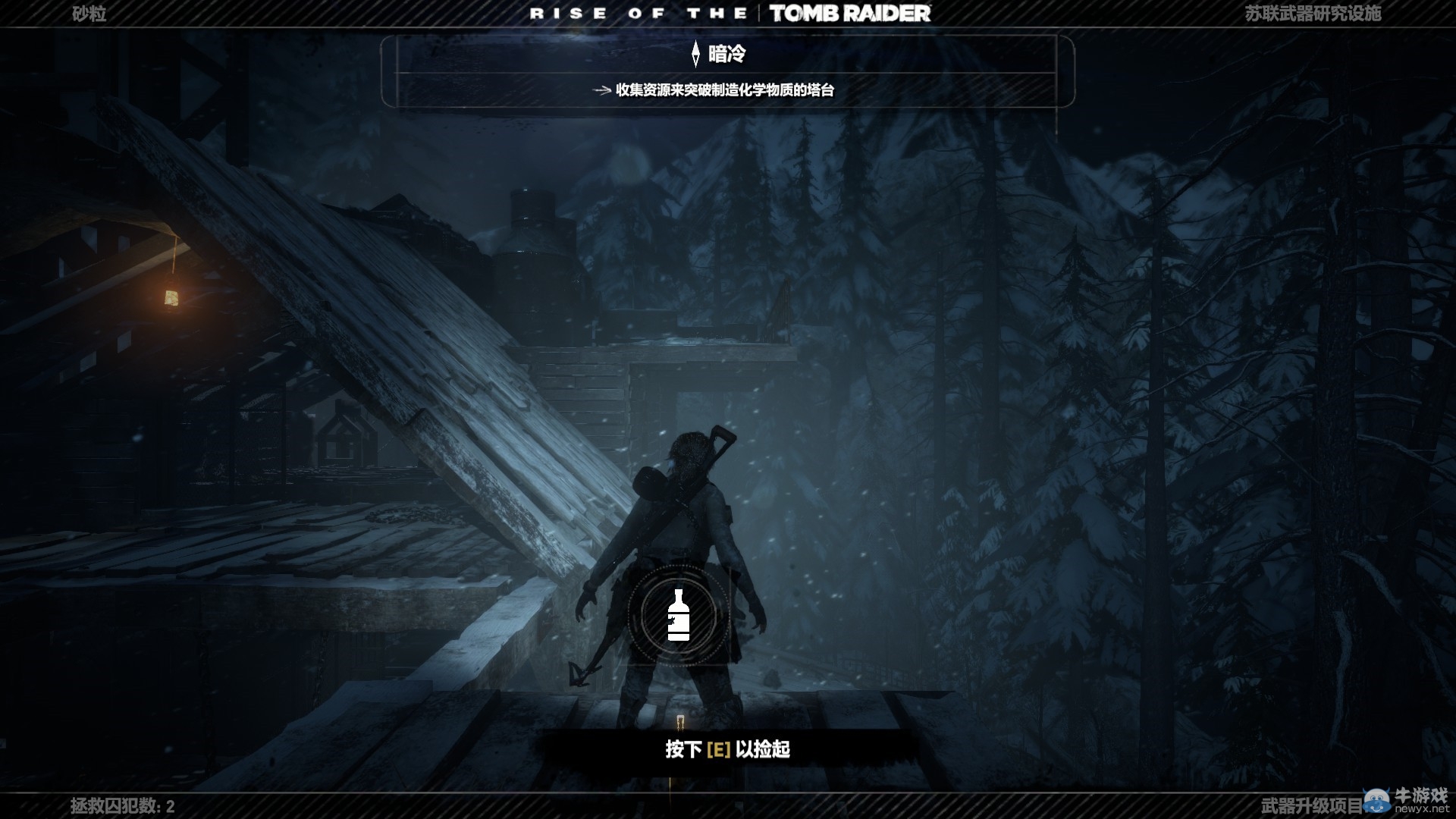The height and width of the screenshot is (819, 1456).
Task: Click the 暗冷 mission title in the objective tracker
Action: (726, 54)
